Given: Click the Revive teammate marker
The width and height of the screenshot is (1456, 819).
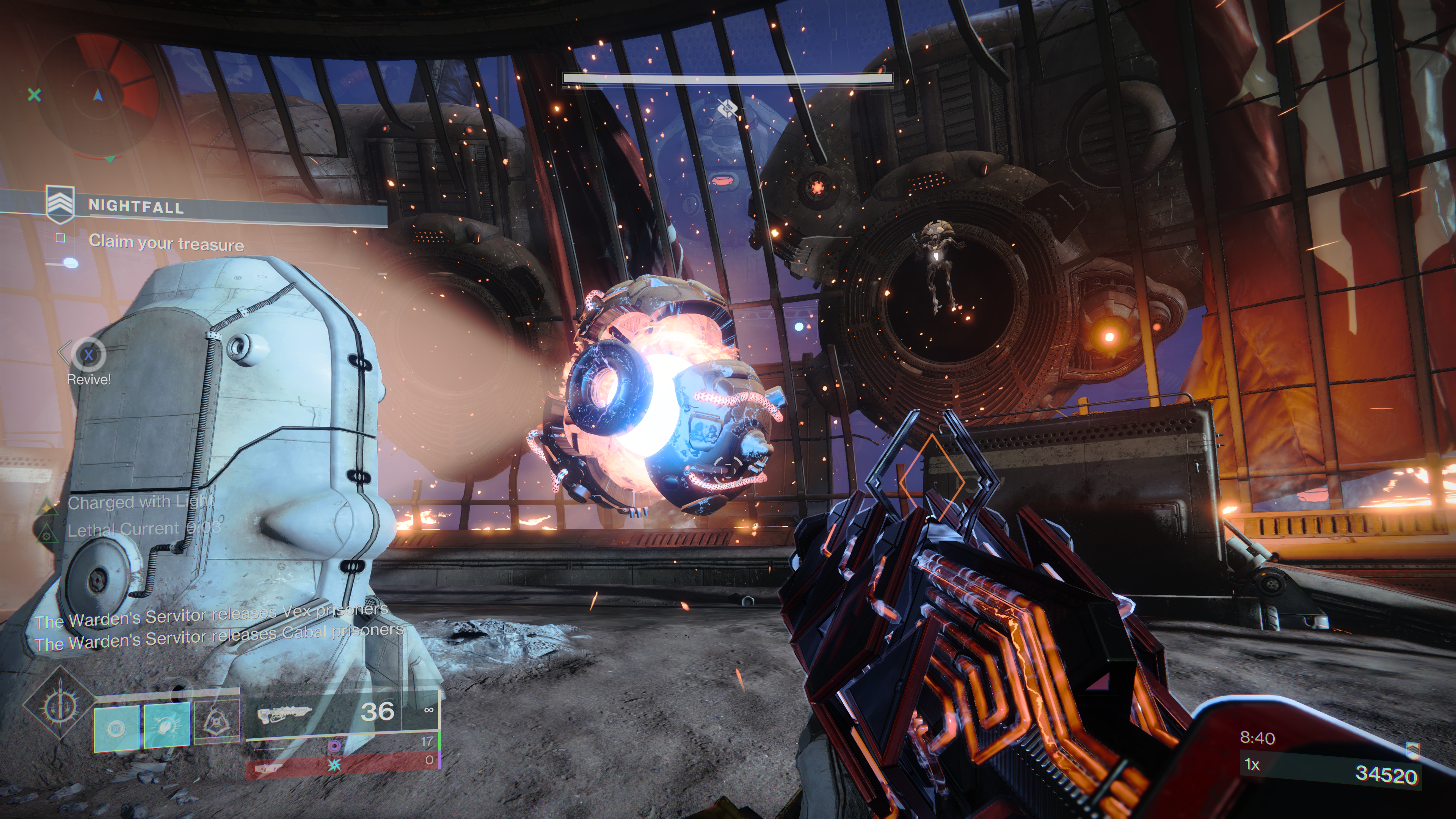Looking at the screenshot, I should click(x=88, y=355).
